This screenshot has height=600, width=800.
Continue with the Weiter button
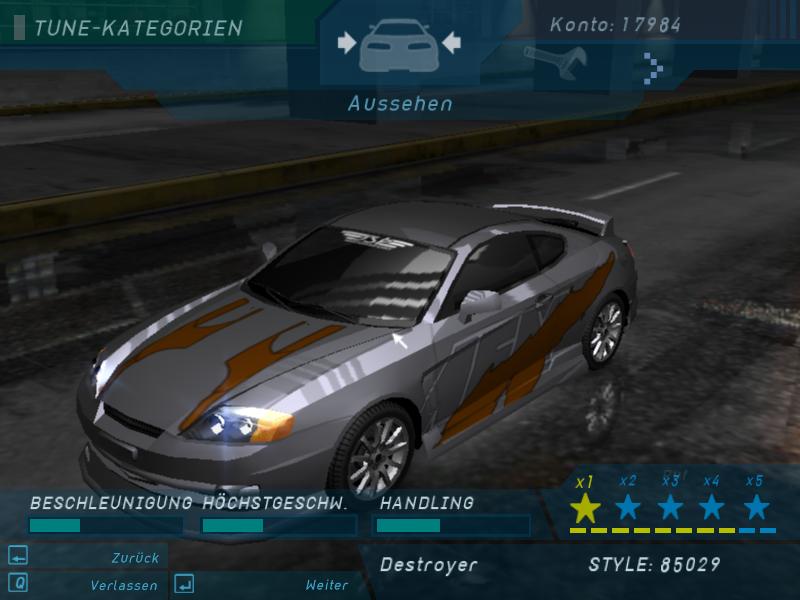pyautogui.click(x=326, y=585)
